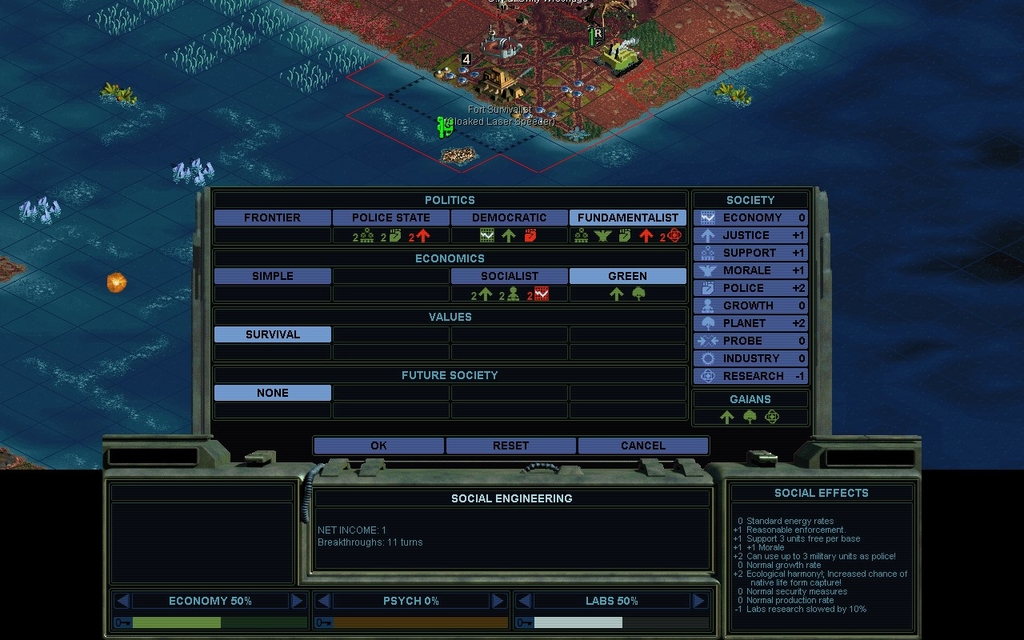Select None for future society
The image size is (1024, 640).
(x=272, y=393)
